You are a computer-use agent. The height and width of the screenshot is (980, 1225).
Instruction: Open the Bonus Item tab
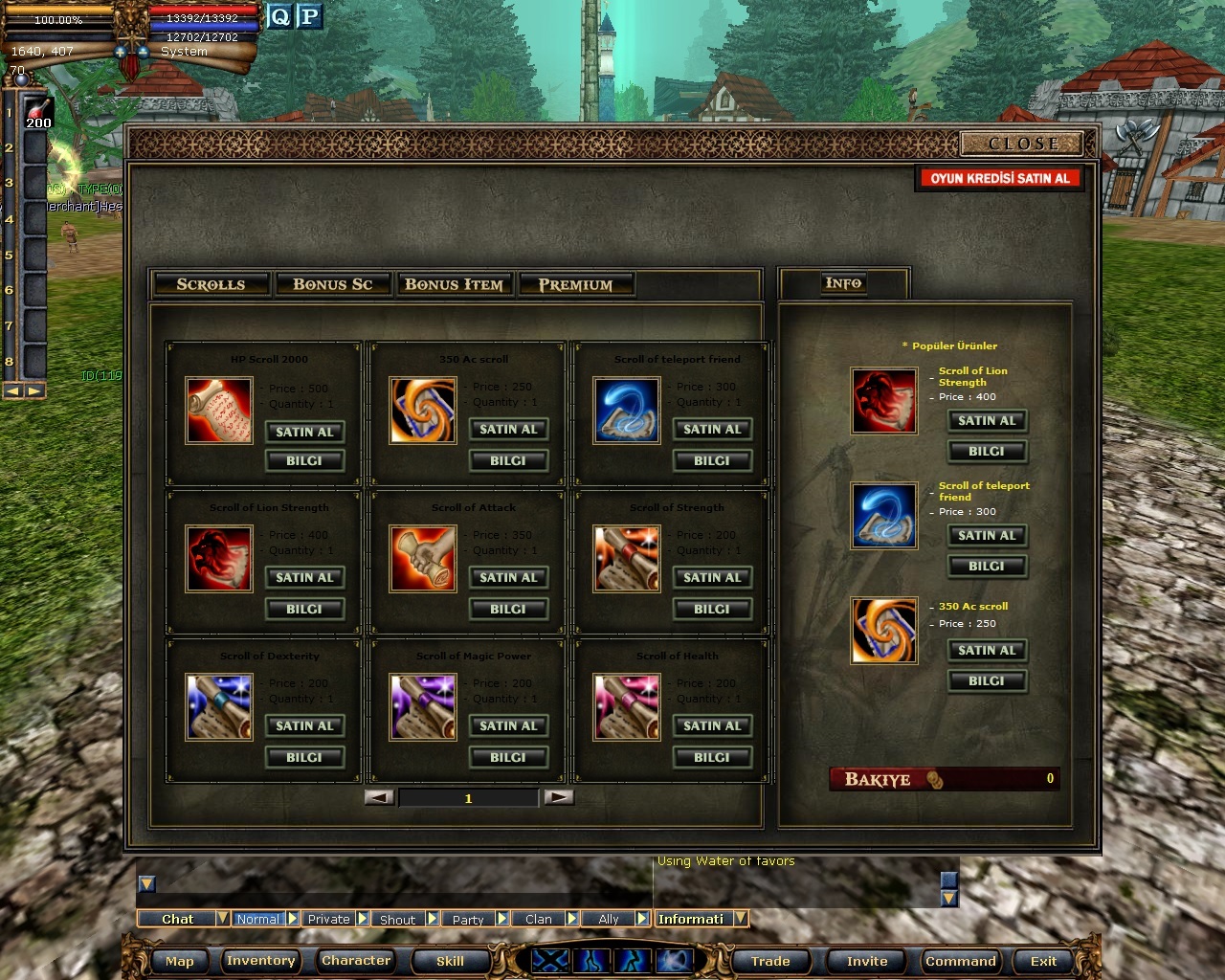[454, 284]
